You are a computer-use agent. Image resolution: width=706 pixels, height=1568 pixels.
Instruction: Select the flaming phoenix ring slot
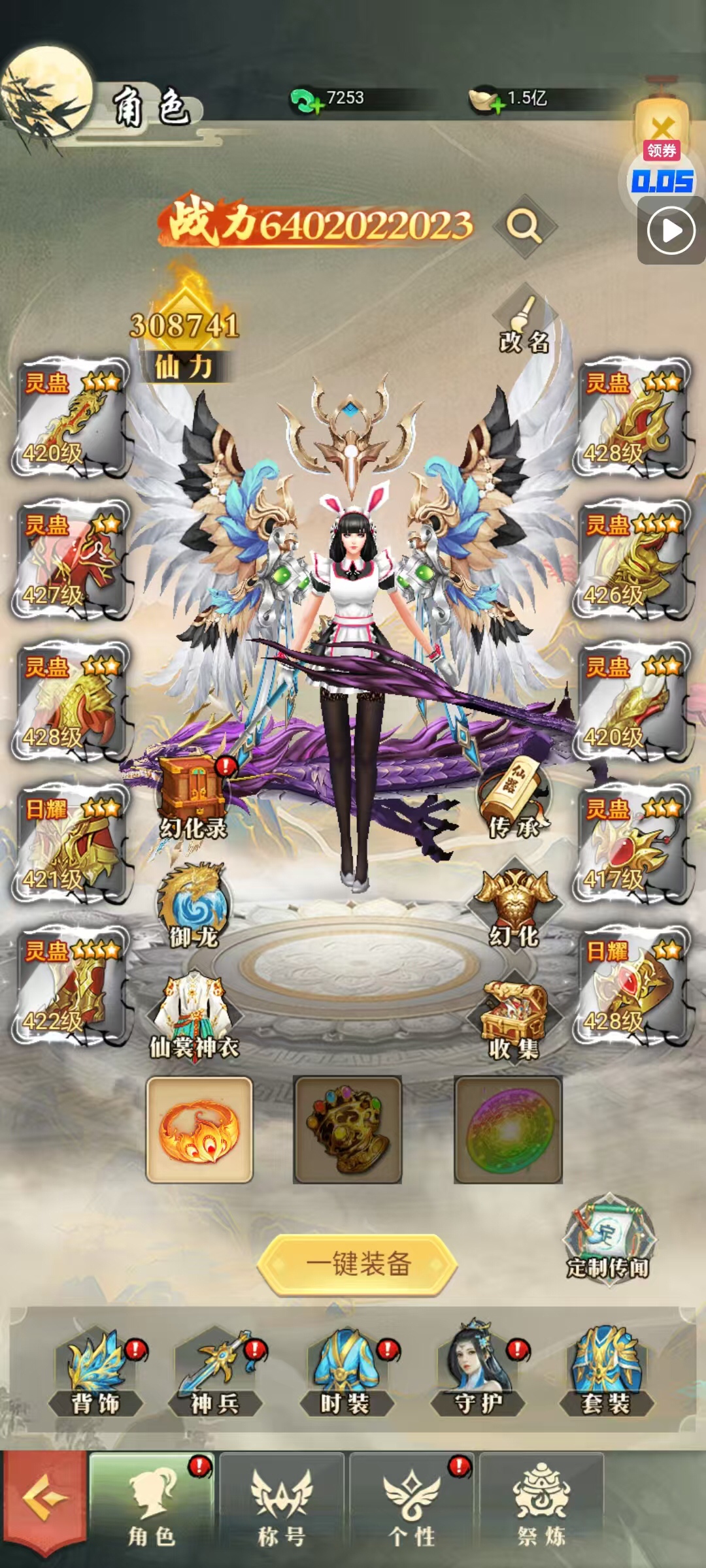click(x=199, y=1130)
